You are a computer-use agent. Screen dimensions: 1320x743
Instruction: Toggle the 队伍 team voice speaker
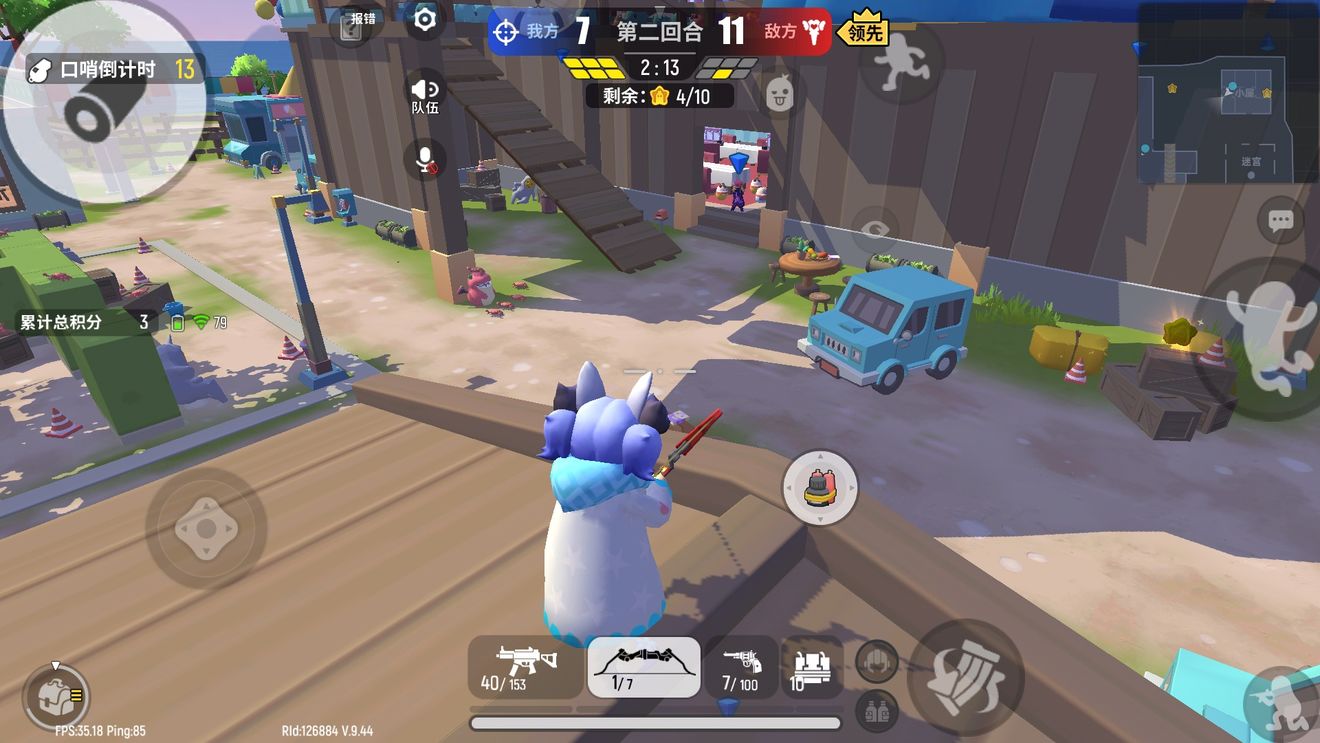coord(425,95)
